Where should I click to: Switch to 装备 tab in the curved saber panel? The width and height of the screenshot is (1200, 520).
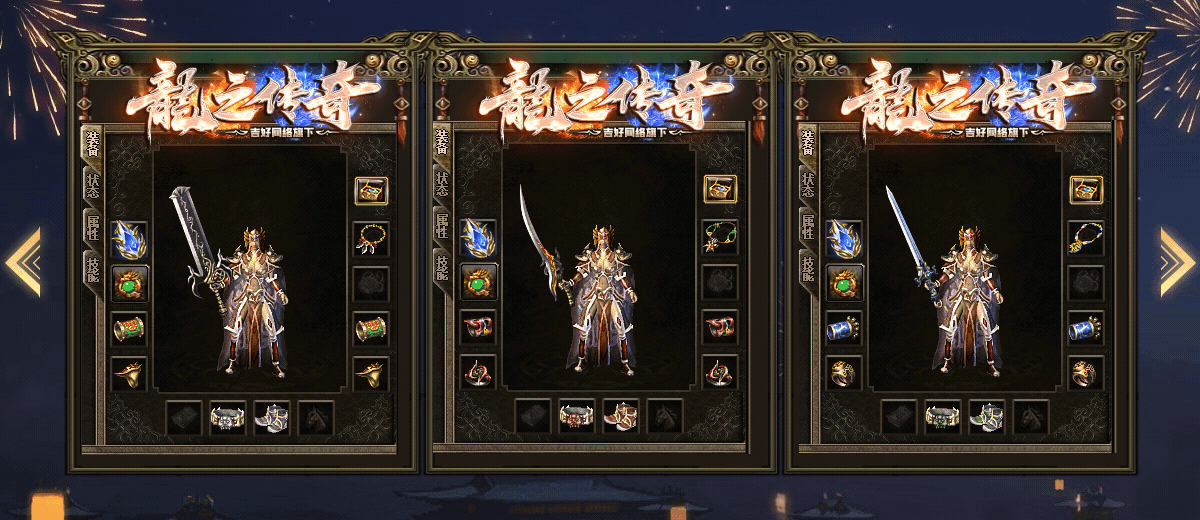coord(441,143)
